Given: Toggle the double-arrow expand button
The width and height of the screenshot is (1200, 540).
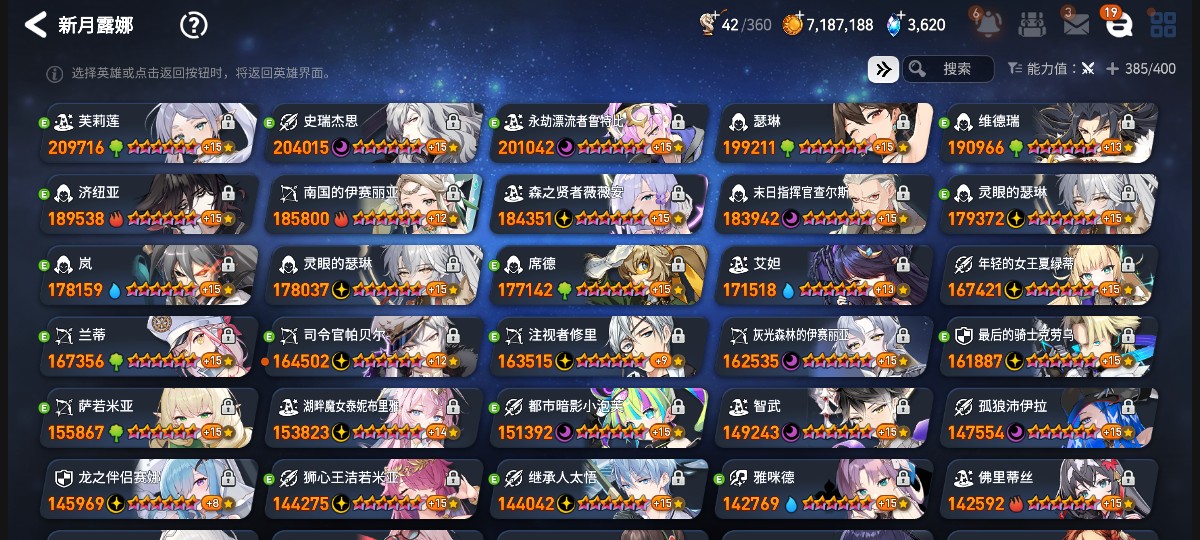Looking at the screenshot, I should coord(883,69).
